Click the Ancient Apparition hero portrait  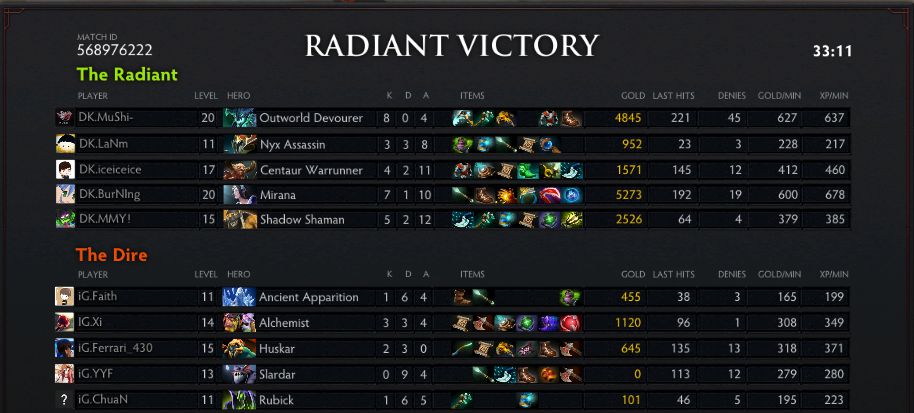pos(239,297)
